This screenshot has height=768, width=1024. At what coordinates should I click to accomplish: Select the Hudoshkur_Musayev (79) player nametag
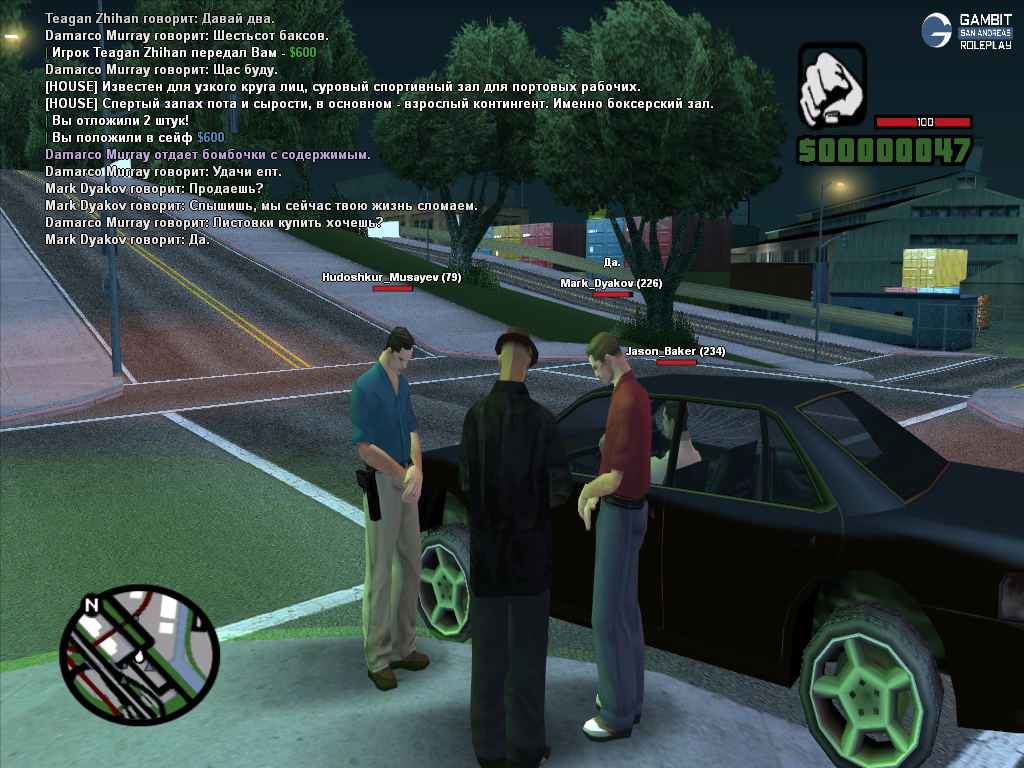(x=391, y=277)
